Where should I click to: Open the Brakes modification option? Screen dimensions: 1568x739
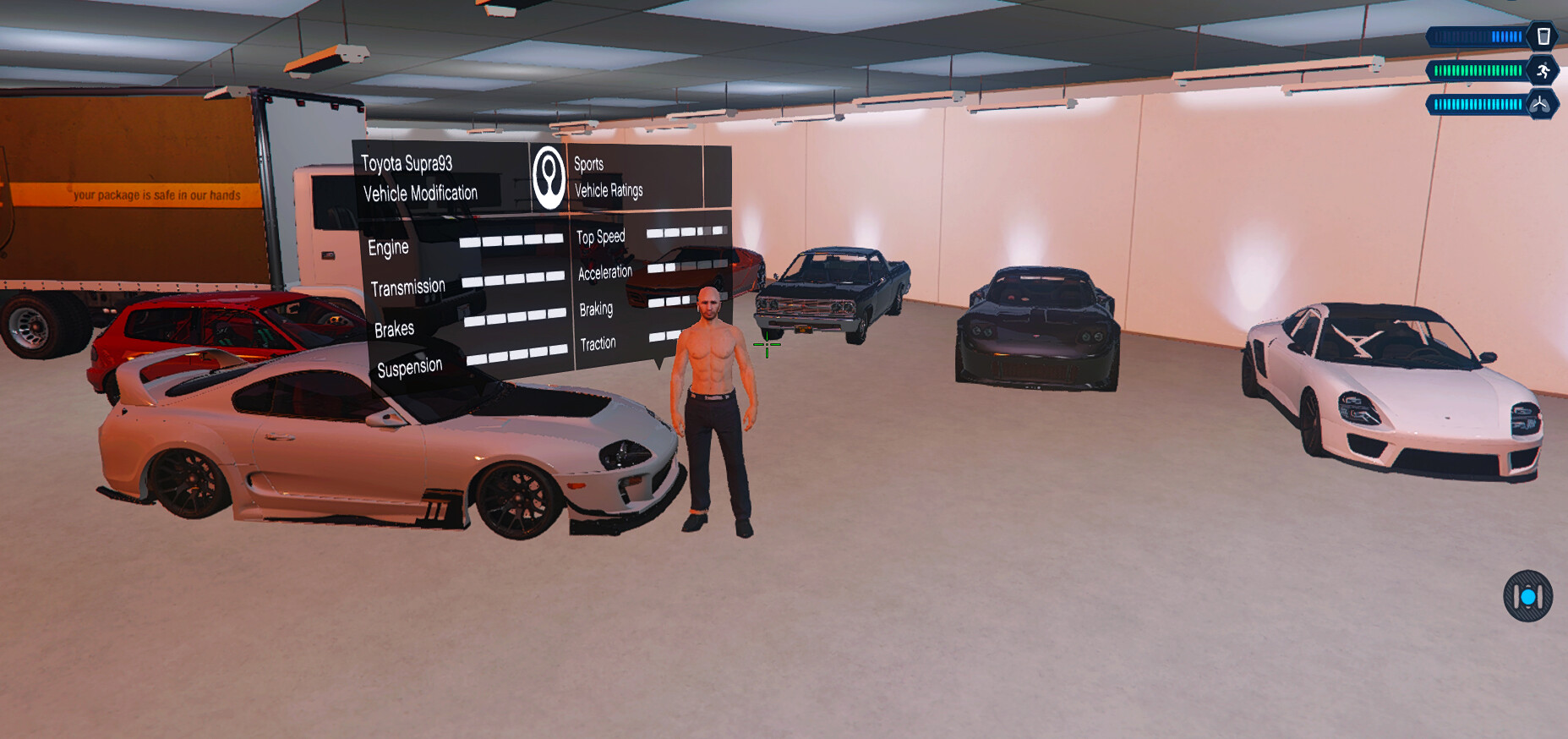(x=394, y=329)
